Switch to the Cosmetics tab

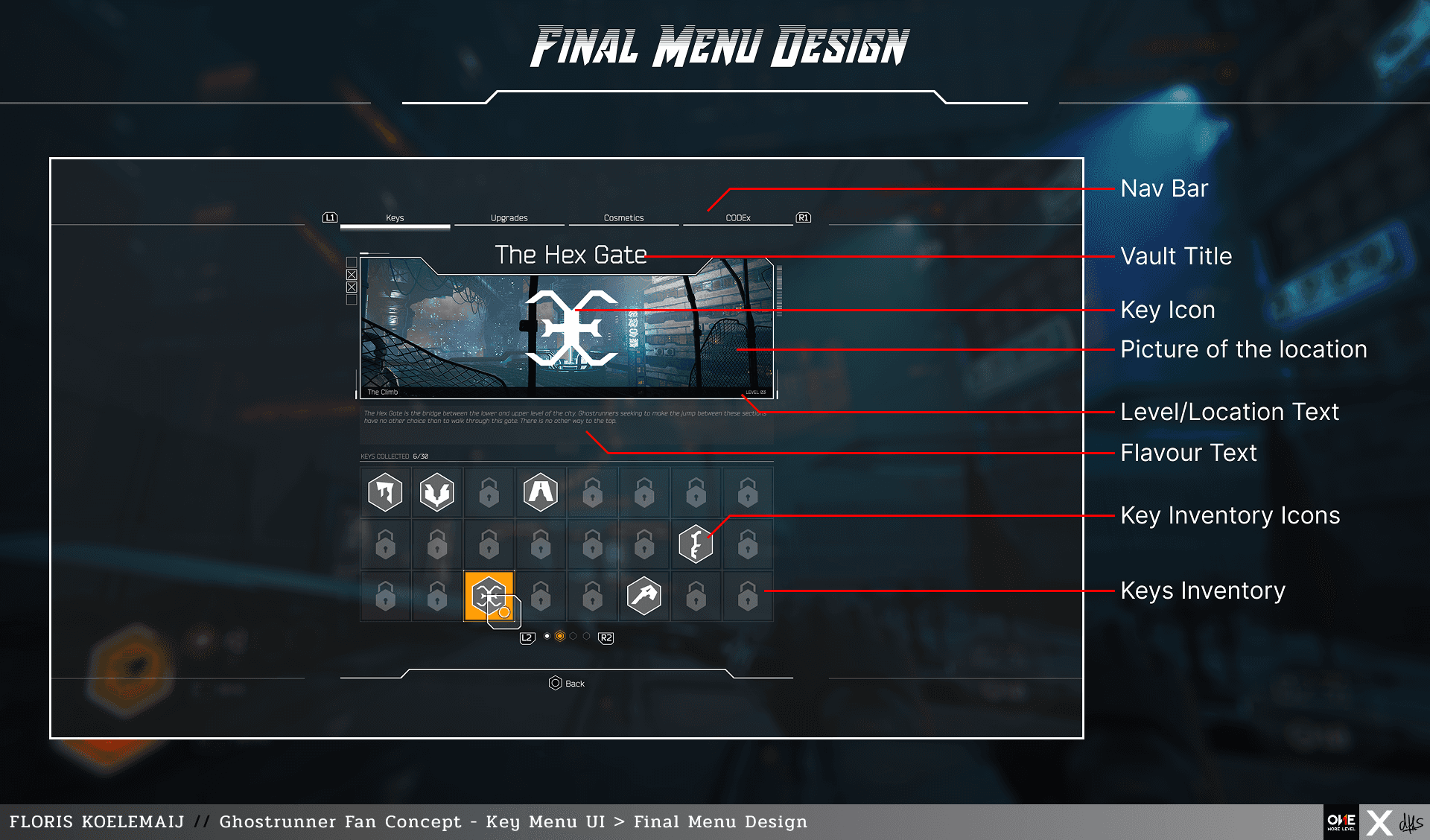coord(623,217)
